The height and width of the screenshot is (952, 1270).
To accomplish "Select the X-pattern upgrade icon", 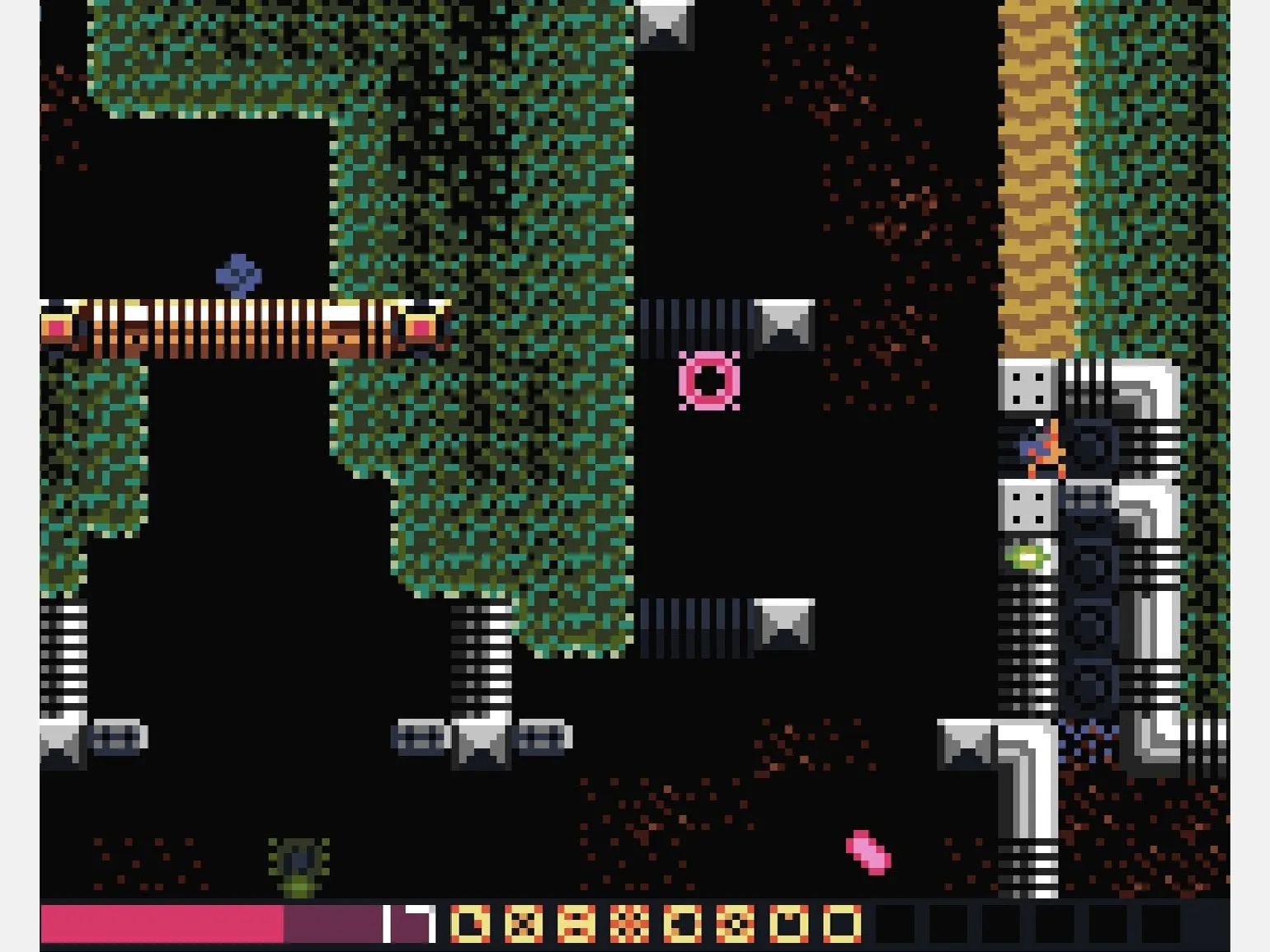I will 524,924.
